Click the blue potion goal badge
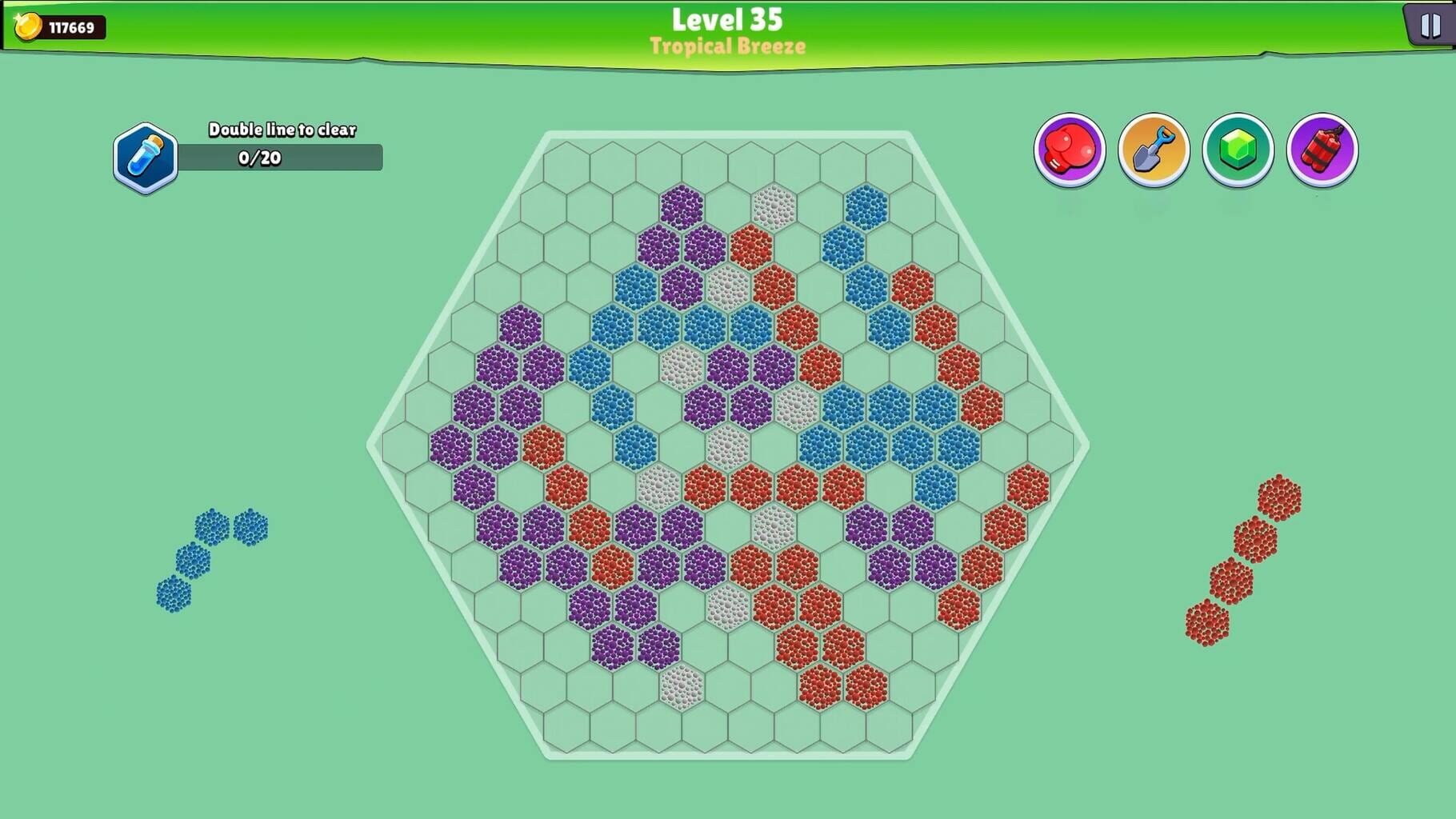The image size is (1456, 819). tap(146, 154)
